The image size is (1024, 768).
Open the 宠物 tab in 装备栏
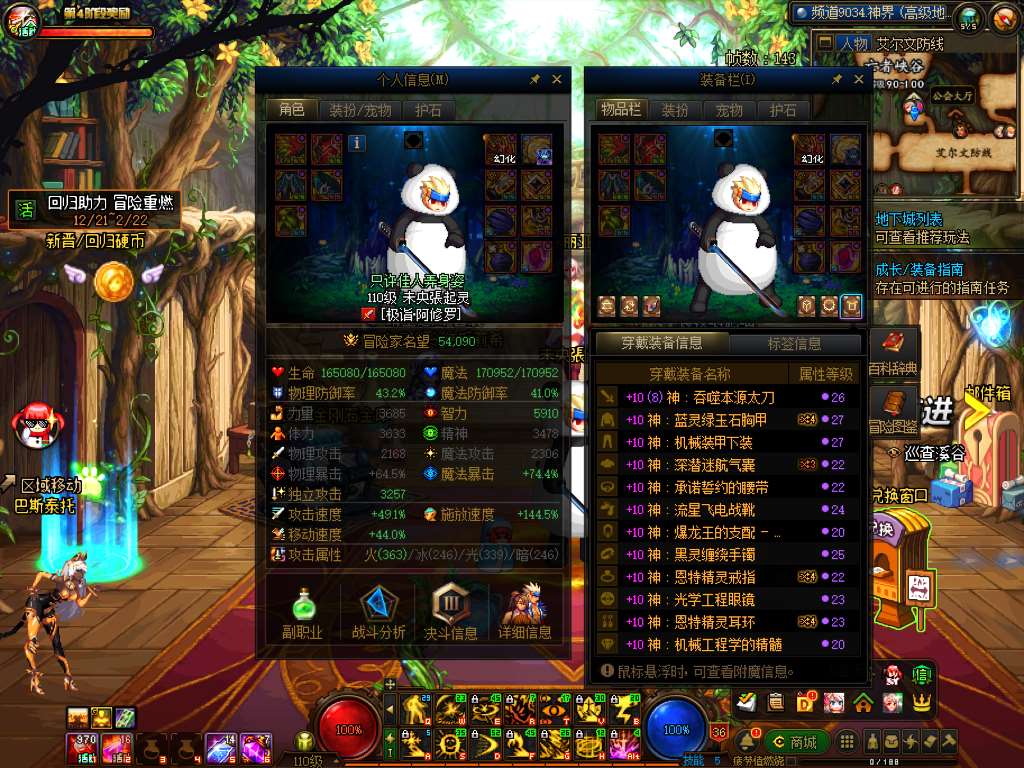point(729,110)
